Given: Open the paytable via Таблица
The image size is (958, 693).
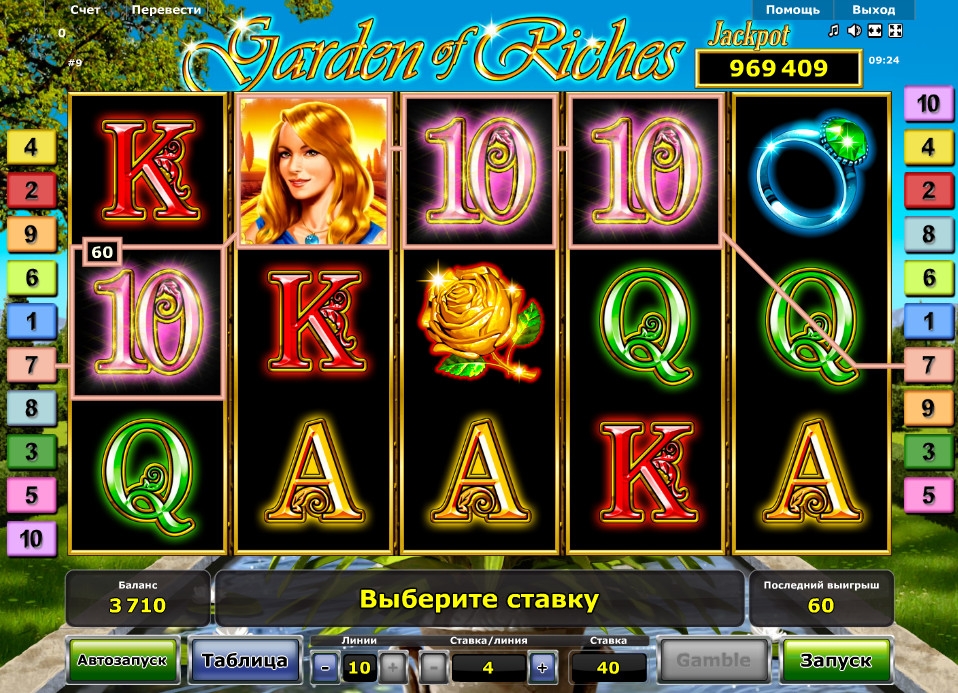Looking at the screenshot, I should pyautogui.click(x=245, y=660).
